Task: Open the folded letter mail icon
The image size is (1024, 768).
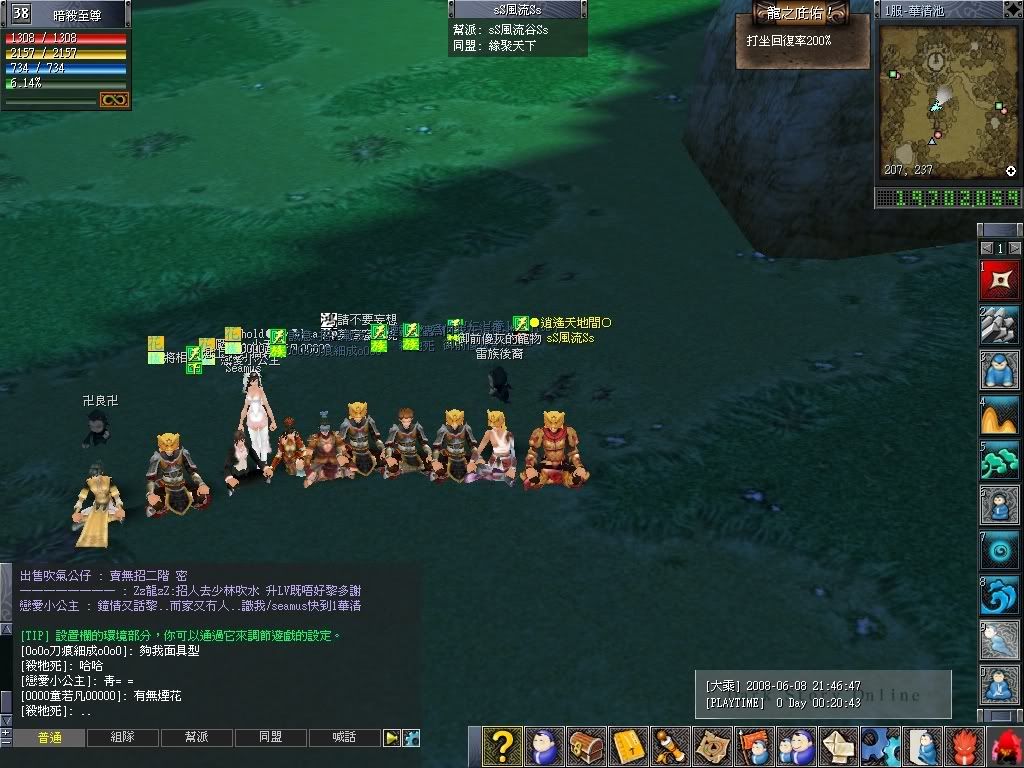Action: [838, 747]
